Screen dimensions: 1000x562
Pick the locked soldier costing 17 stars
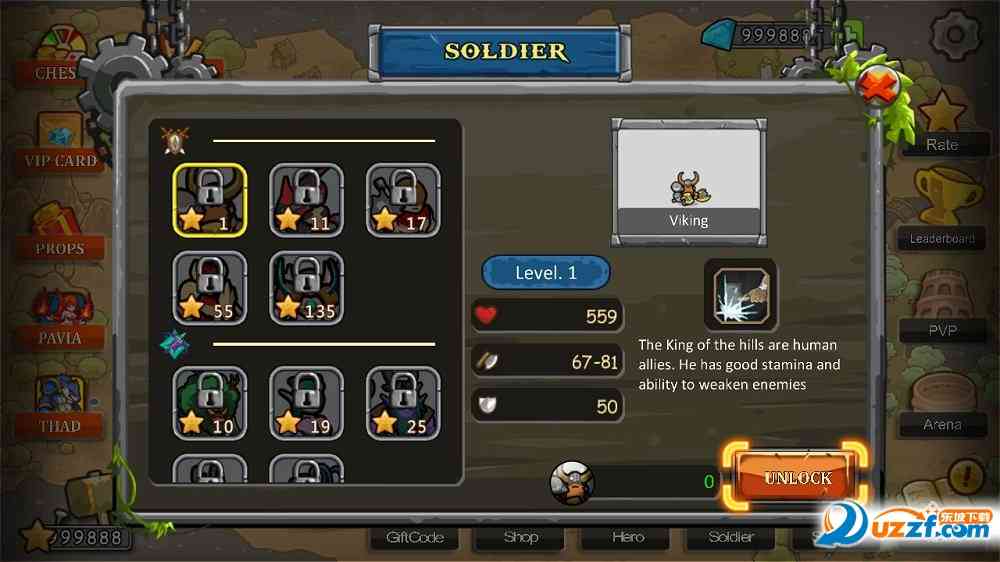pos(402,199)
